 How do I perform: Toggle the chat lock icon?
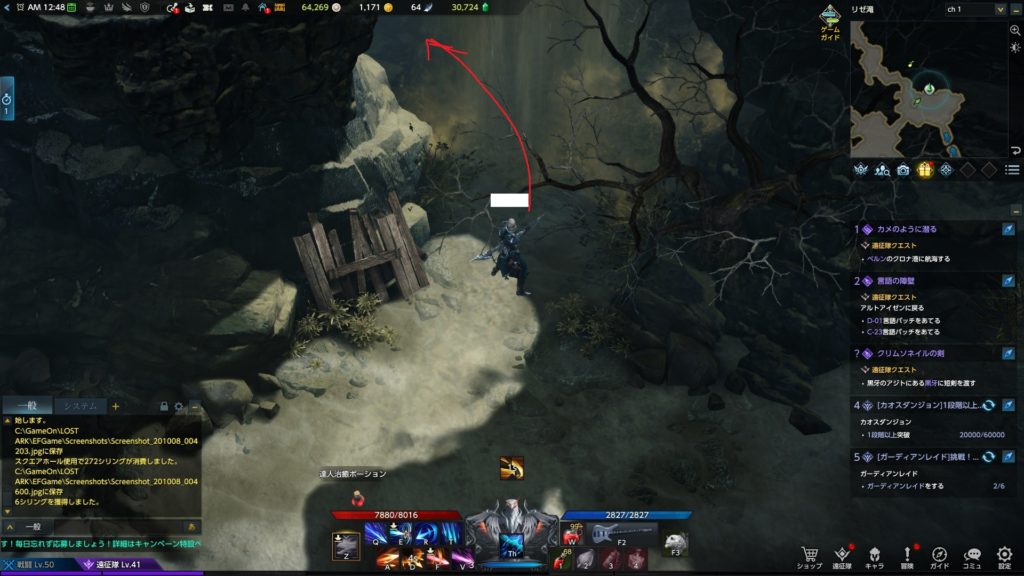pyautogui.click(x=164, y=407)
